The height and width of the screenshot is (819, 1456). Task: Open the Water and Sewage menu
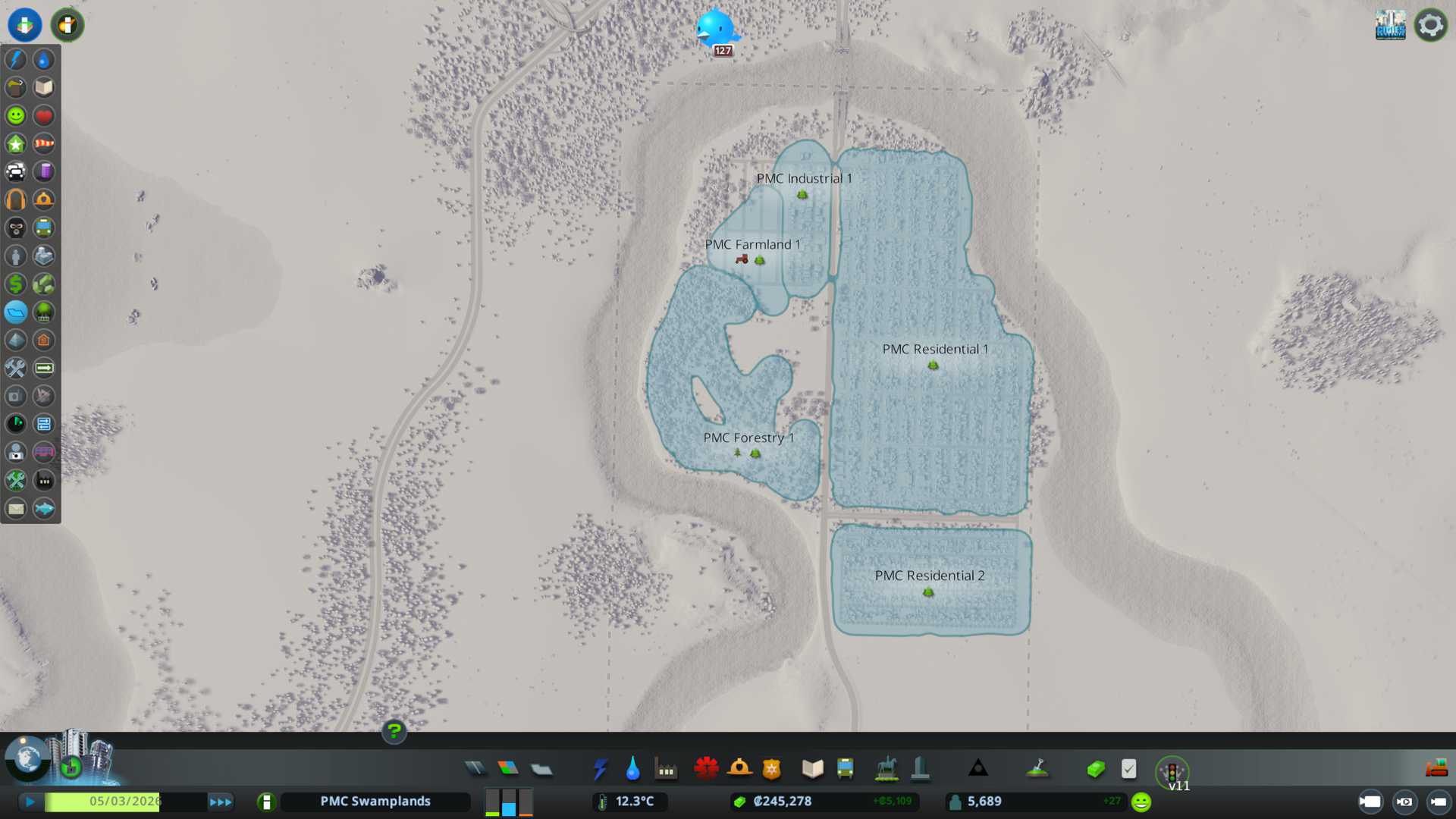tap(632, 769)
